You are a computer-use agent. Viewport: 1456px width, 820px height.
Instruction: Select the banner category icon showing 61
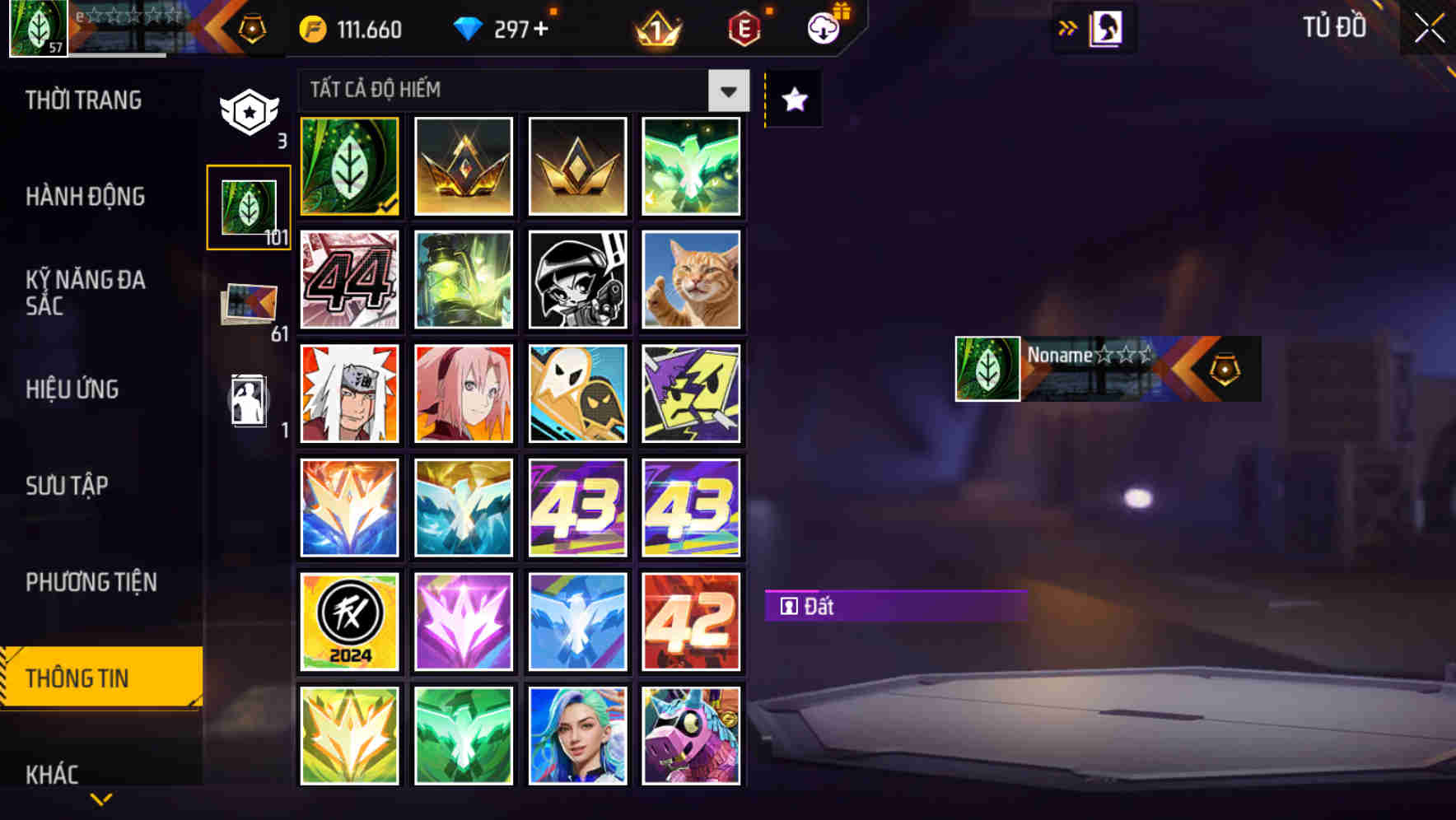tap(249, 303)
